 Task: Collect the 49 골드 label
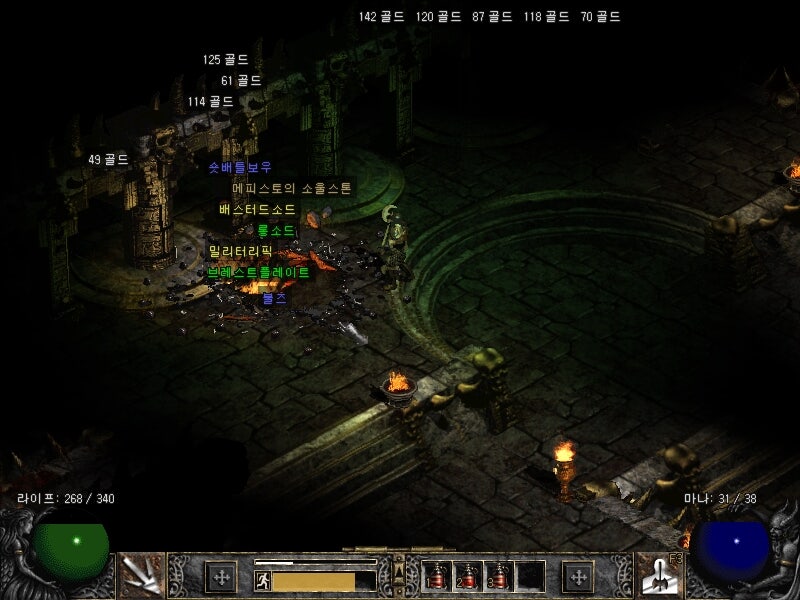coord(109,159)
